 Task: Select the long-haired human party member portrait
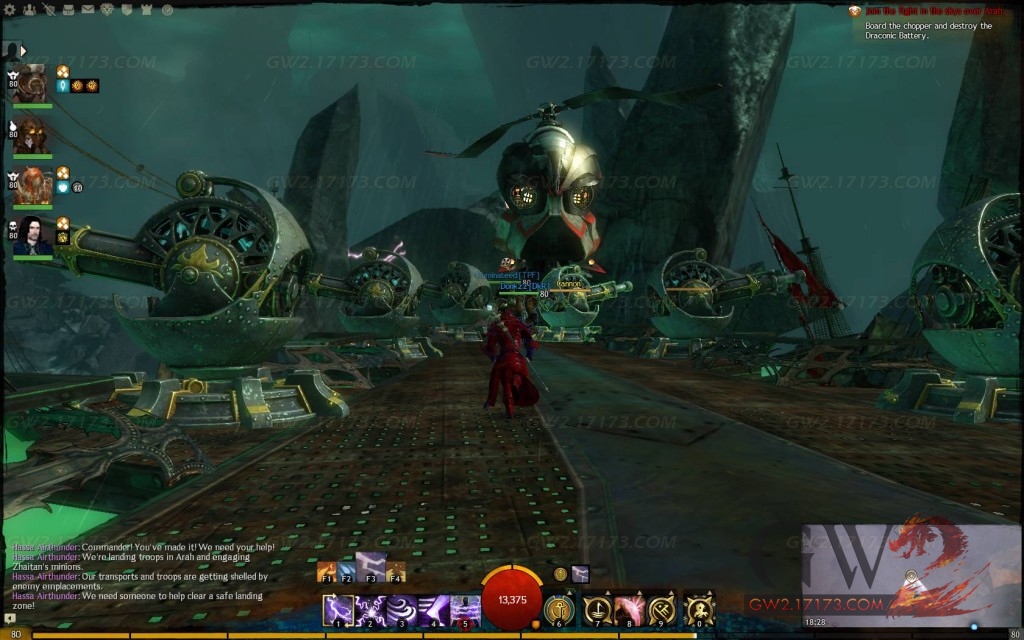pyautogui.click(x=33, y=235)
